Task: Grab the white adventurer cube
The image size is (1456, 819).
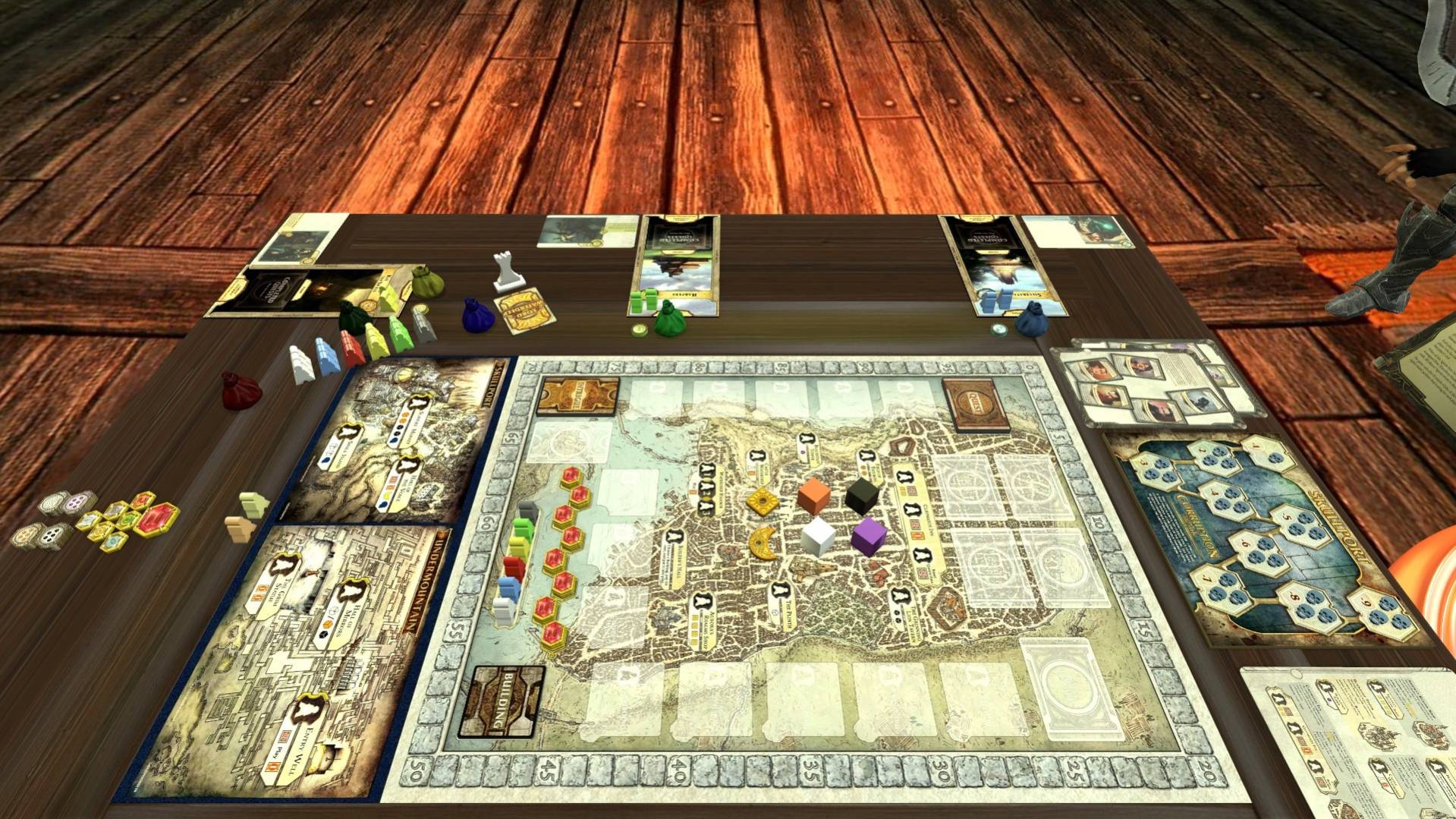Action: pyautogui.click(x=818, y=536)
